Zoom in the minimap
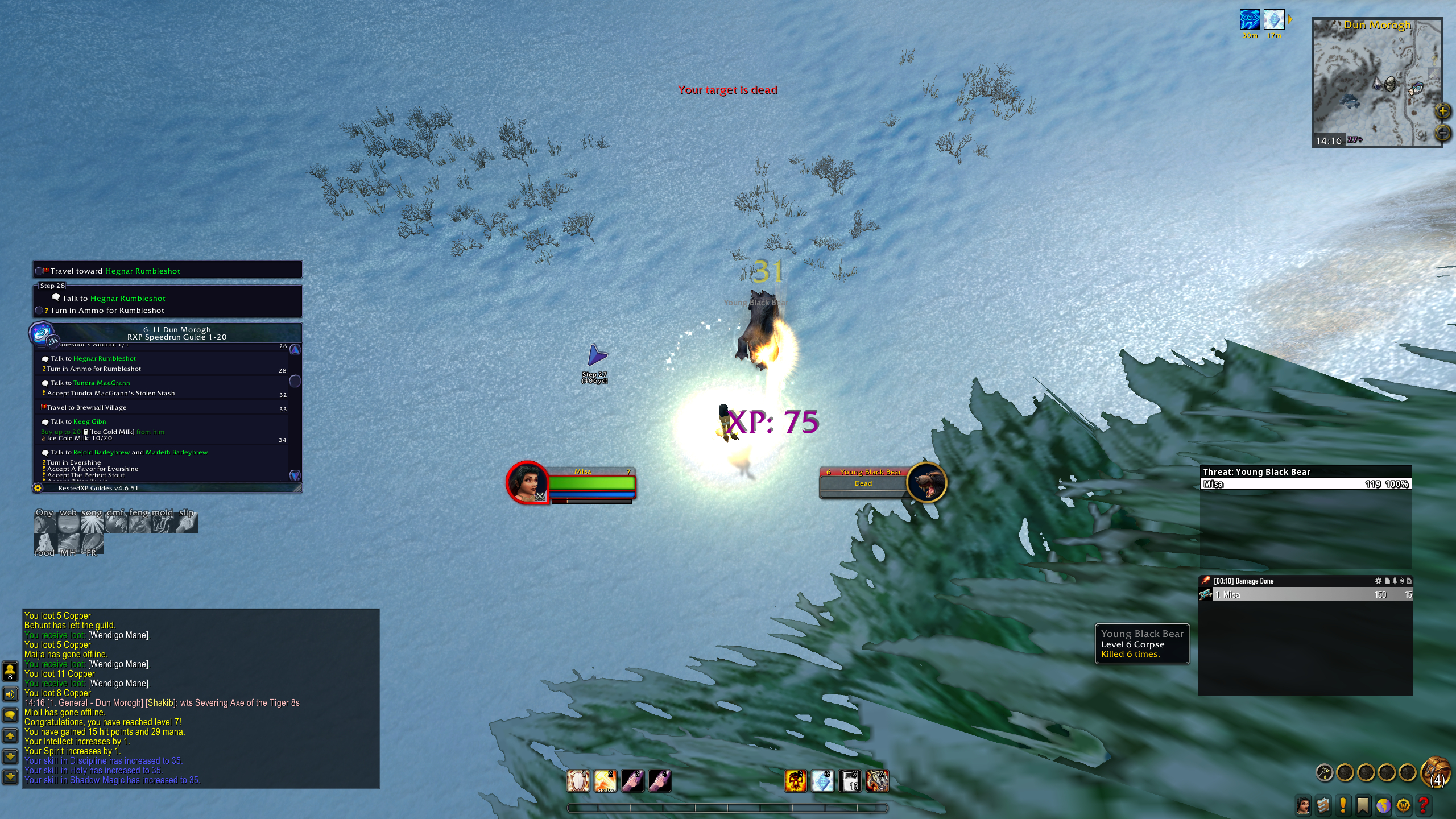 pos(1442,111)
